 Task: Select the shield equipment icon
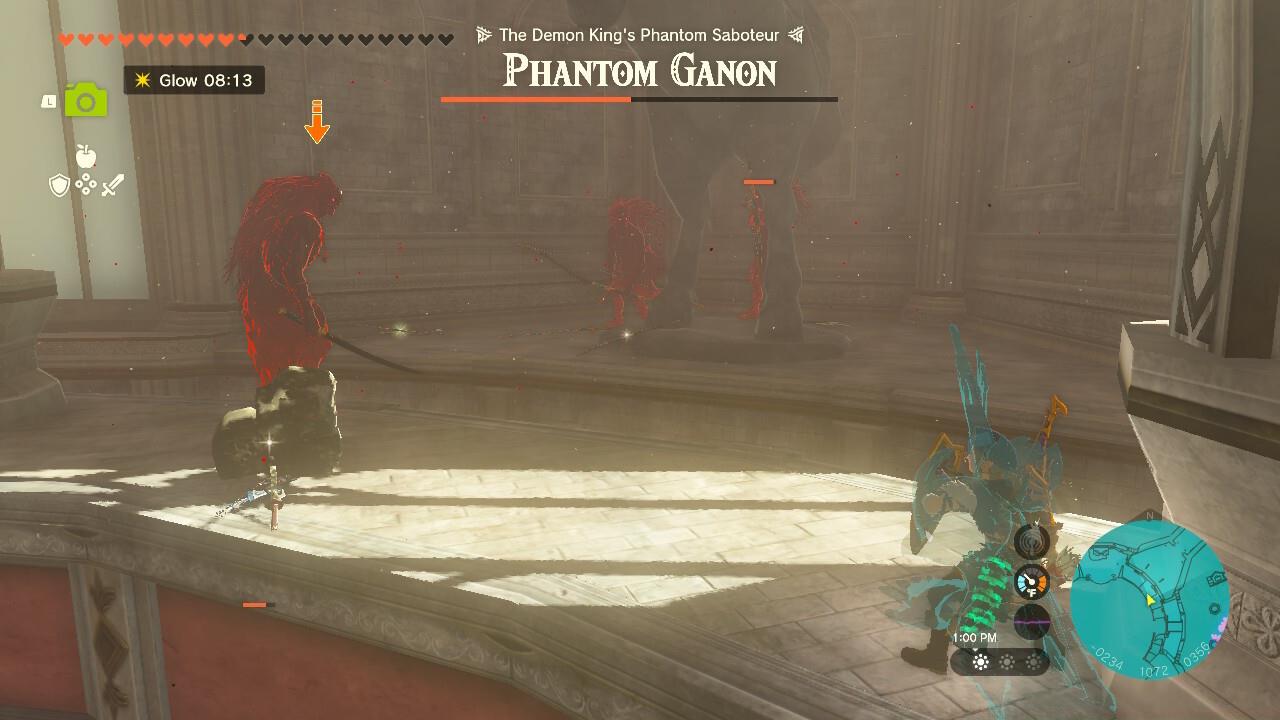click(x=59, y=185)
